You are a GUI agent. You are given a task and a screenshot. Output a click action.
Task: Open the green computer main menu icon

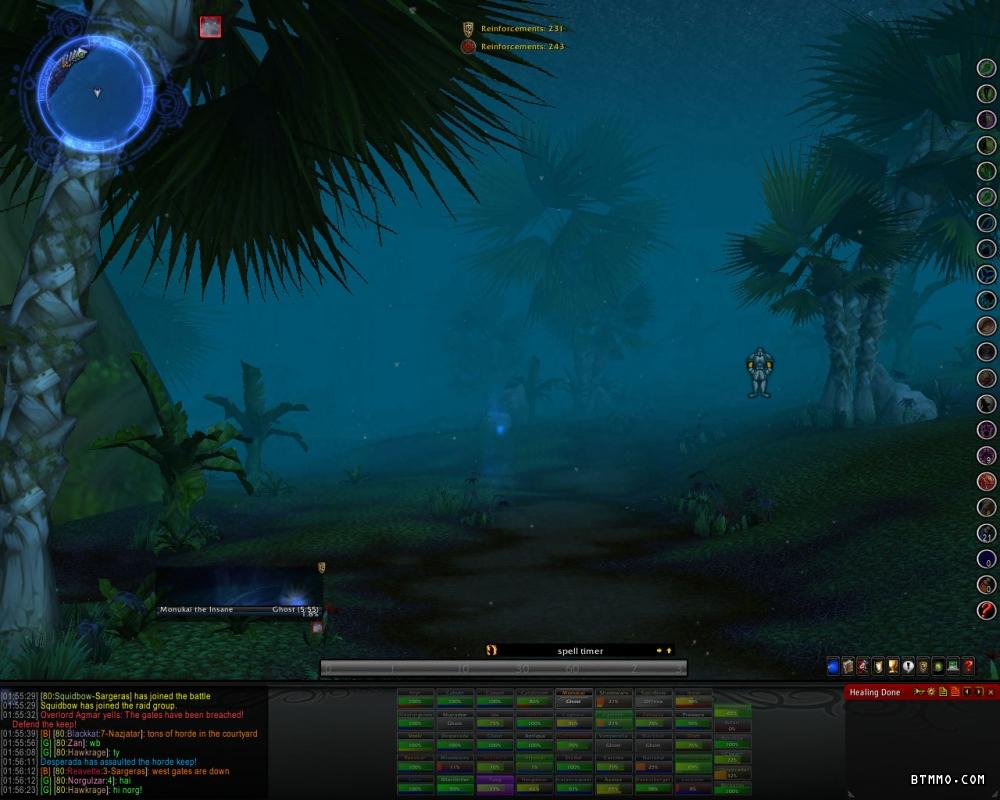[x=953, y=666]
